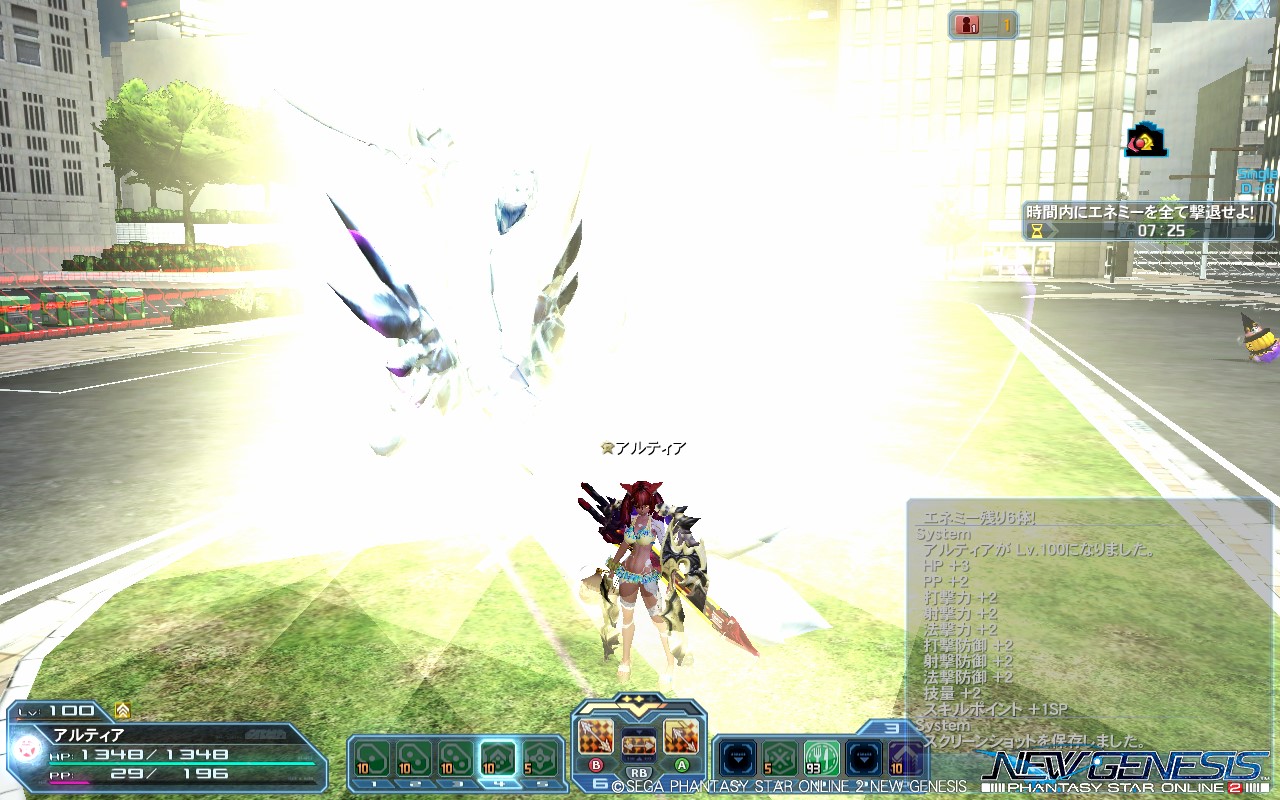Select the photon art bound to the A button
This screenshot has width=1280, height=800.
click(679, 735)
